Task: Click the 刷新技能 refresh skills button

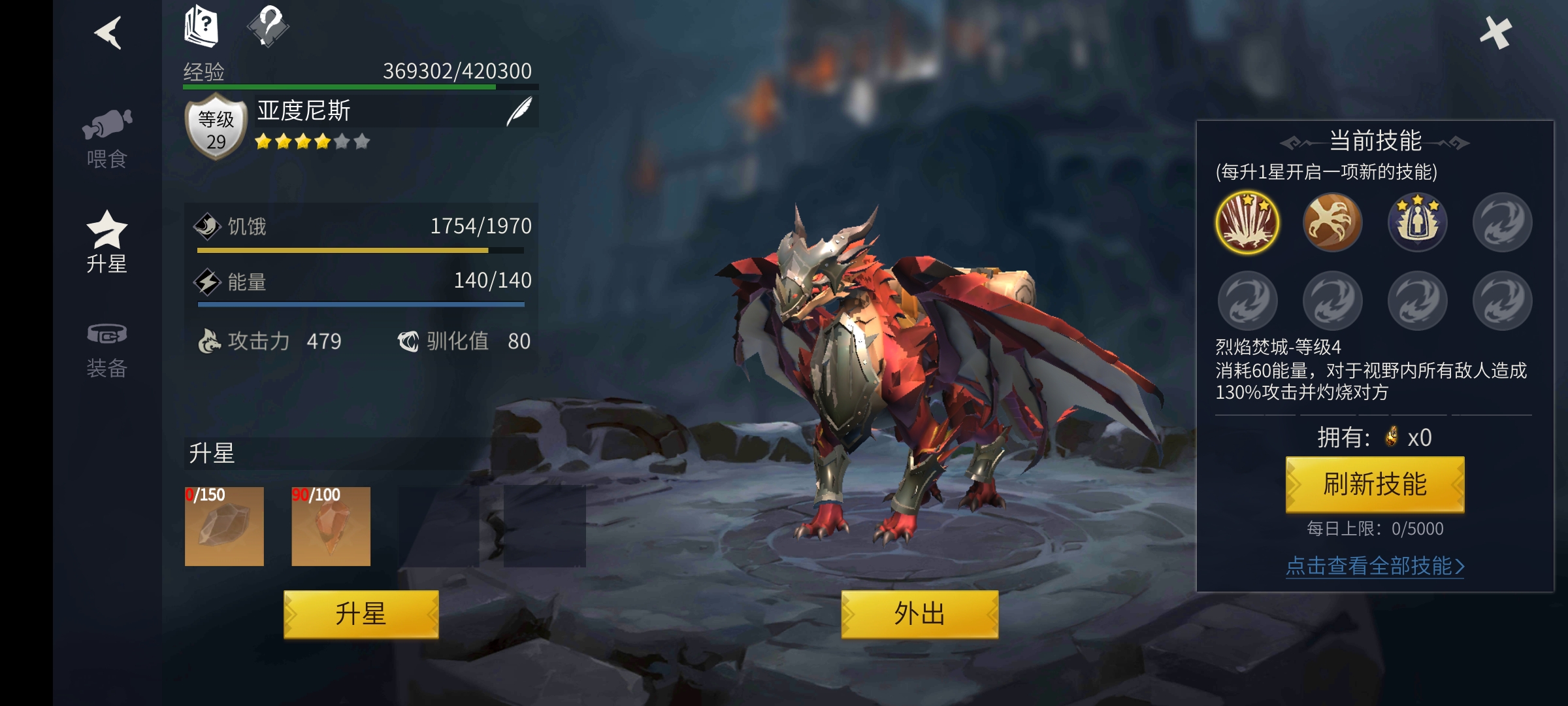Action: 1375,484
